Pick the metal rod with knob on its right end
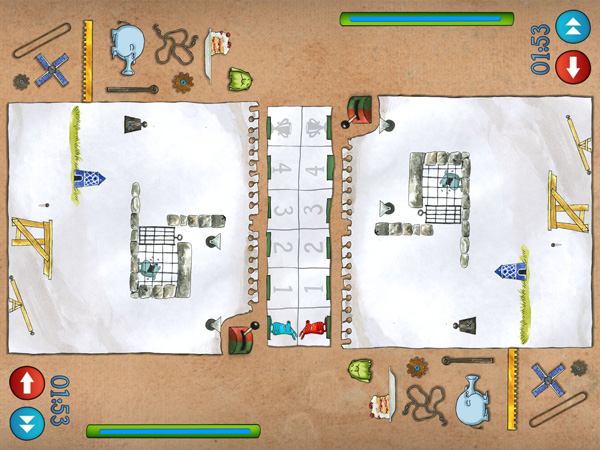 point(131,90)
